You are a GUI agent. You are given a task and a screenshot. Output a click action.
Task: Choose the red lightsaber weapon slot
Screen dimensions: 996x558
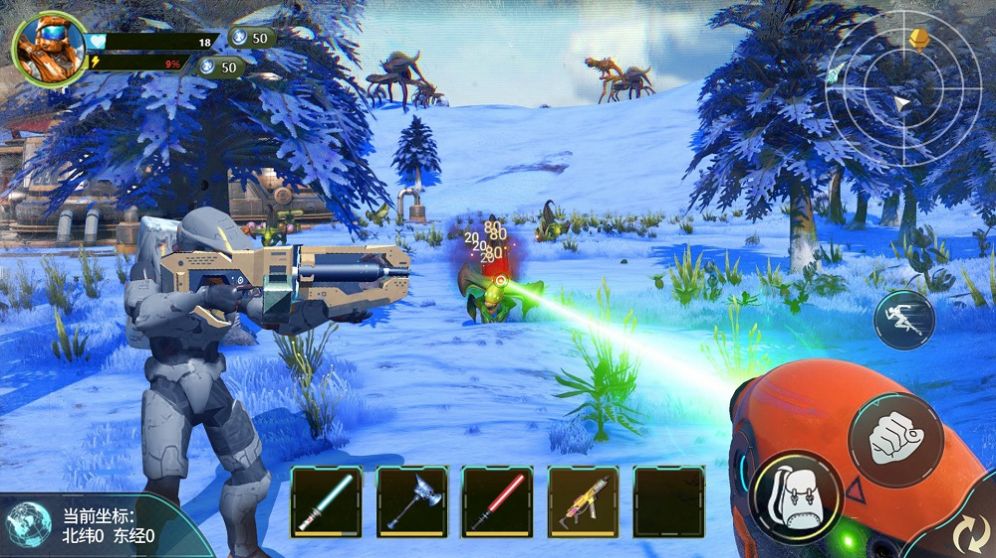(x=497, y=501)
